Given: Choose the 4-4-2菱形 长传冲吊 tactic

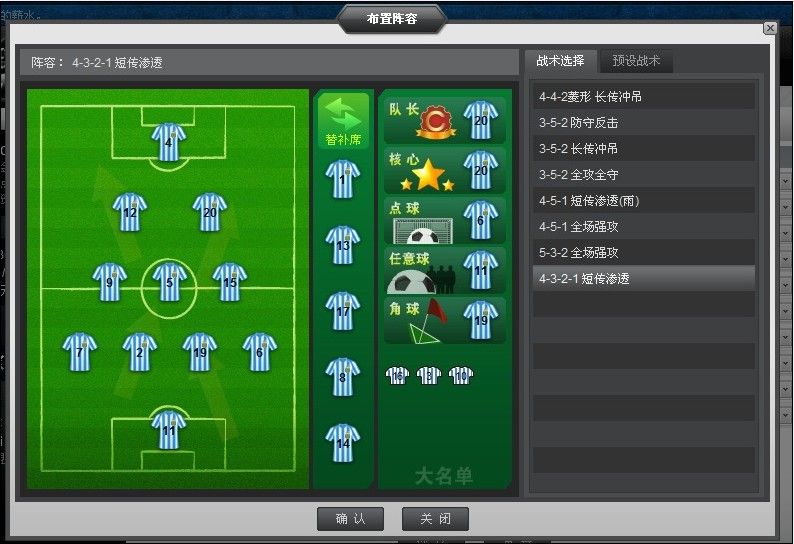Looking at the screenshot, I should pyautogui.click(x=643, y=97).
